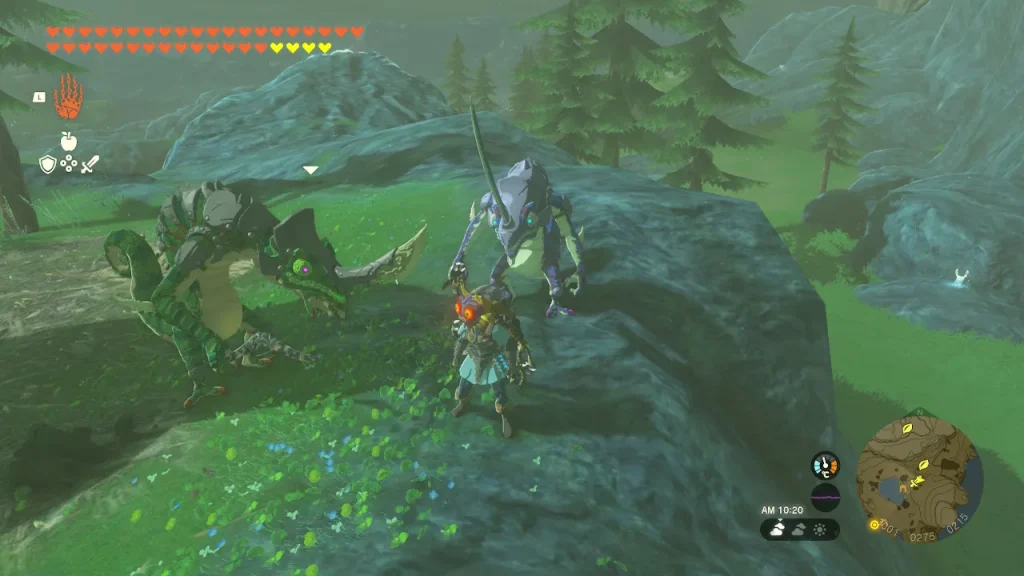The image size is (1024, 576).
Task: Select the upper leaf marker on minimap
Action: [907, 427]
